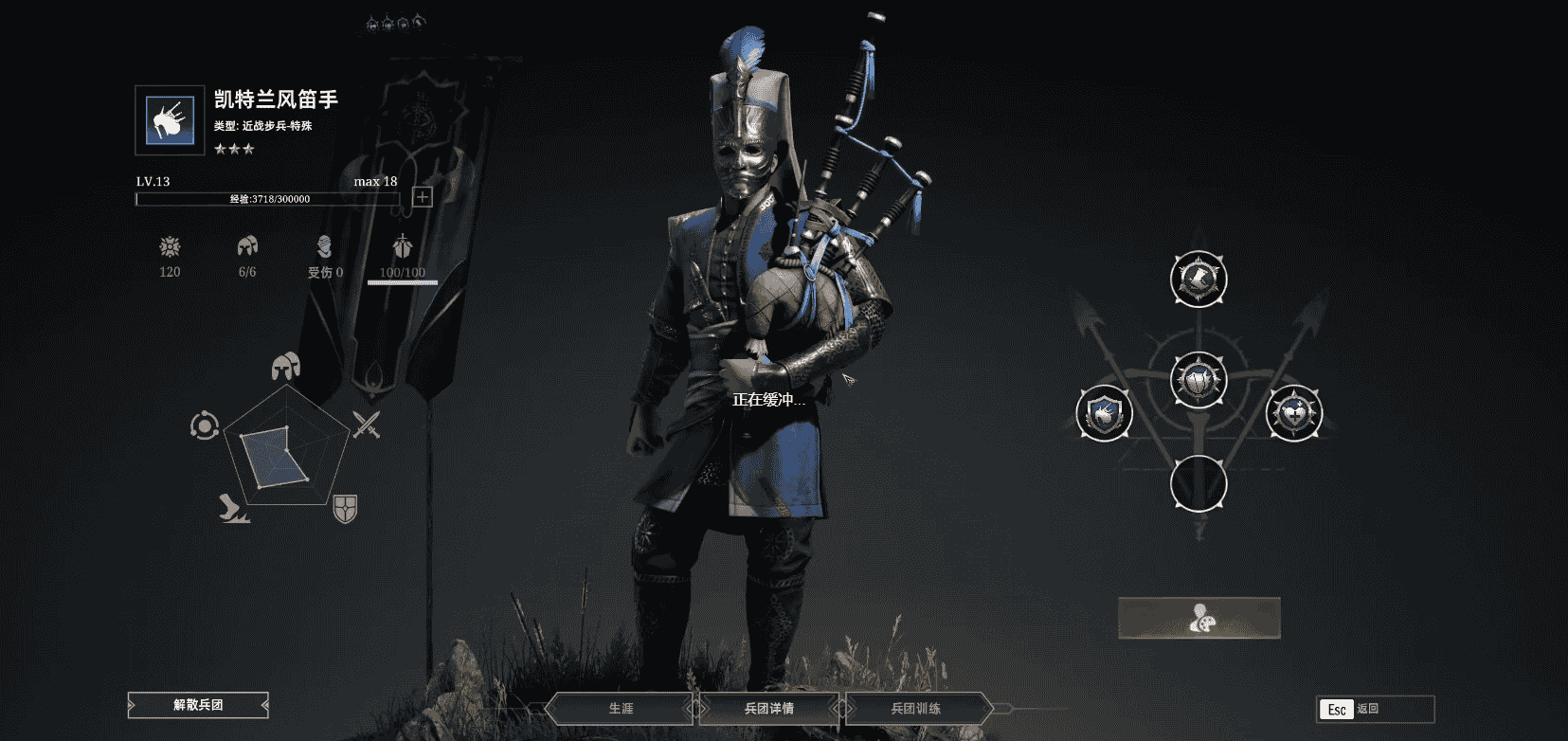Add experience with the plus button
The height and width of the screenshot is (741, 1568).
pyautogui.click(x=423, y=196)
